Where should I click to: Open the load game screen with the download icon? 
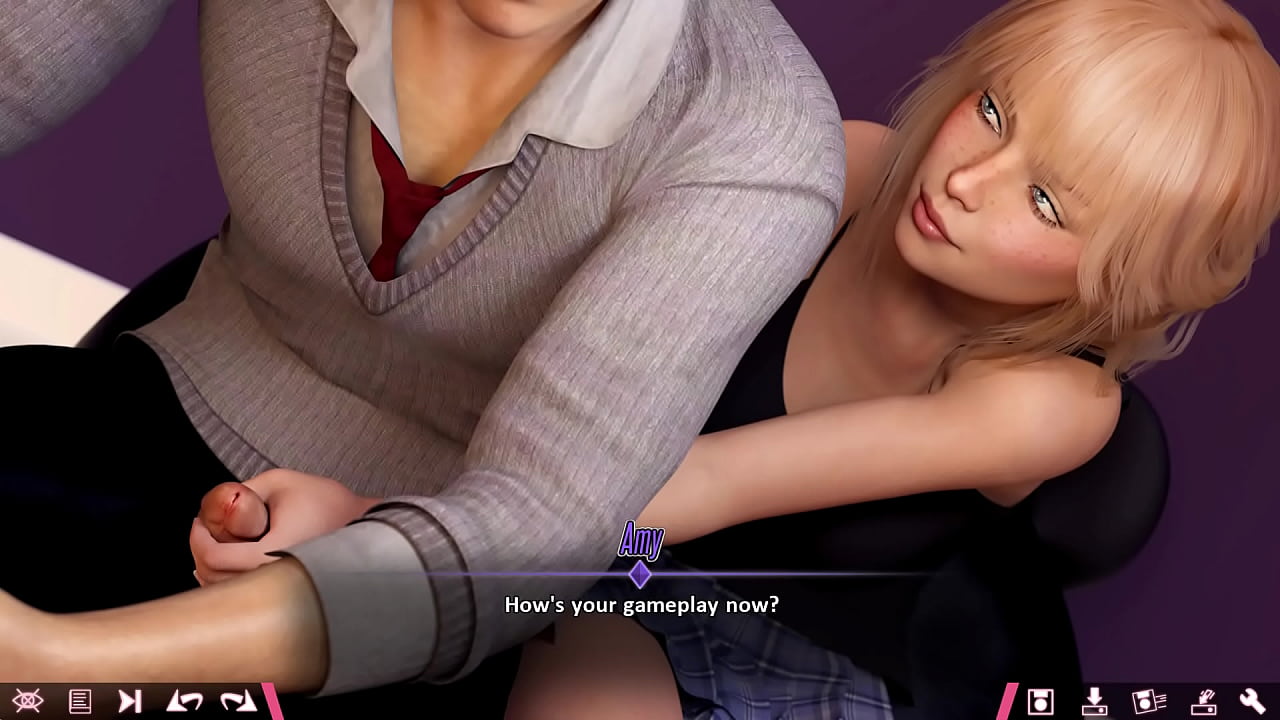(x=1096, y=702)
